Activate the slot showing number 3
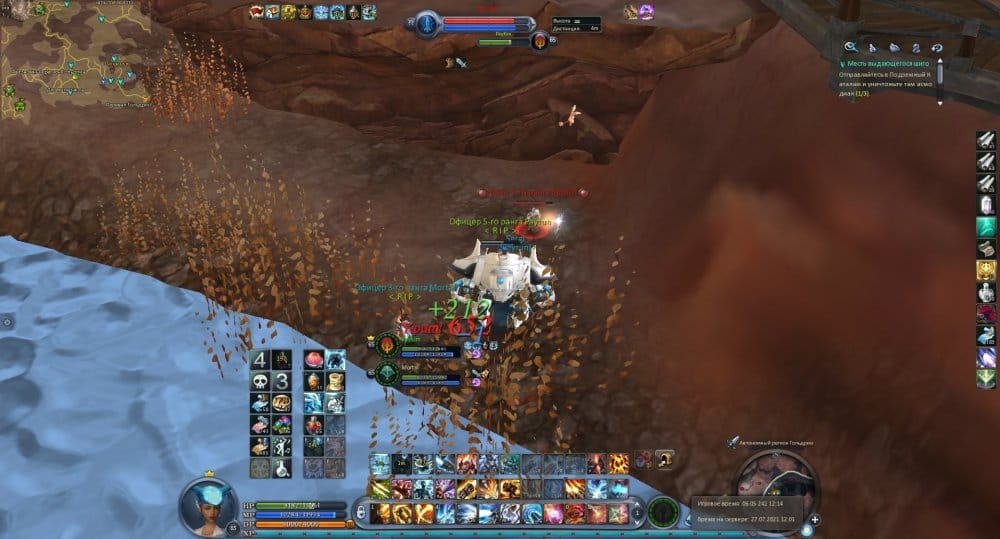This screenshot has width=1000, height=539. [282, 381]
